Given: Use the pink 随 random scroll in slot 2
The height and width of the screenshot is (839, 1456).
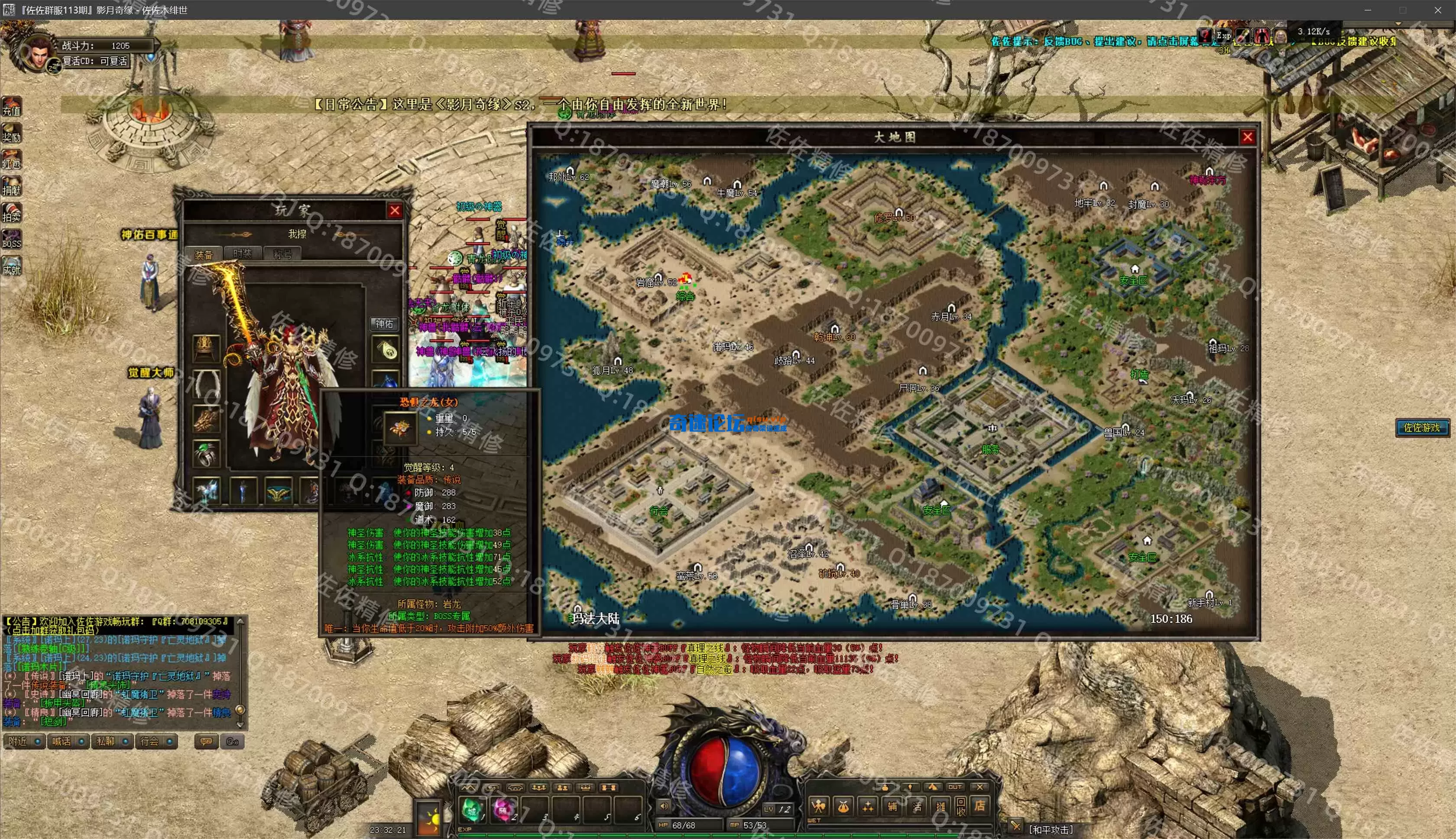Looking at the screenshot, I should coord(504,810).
